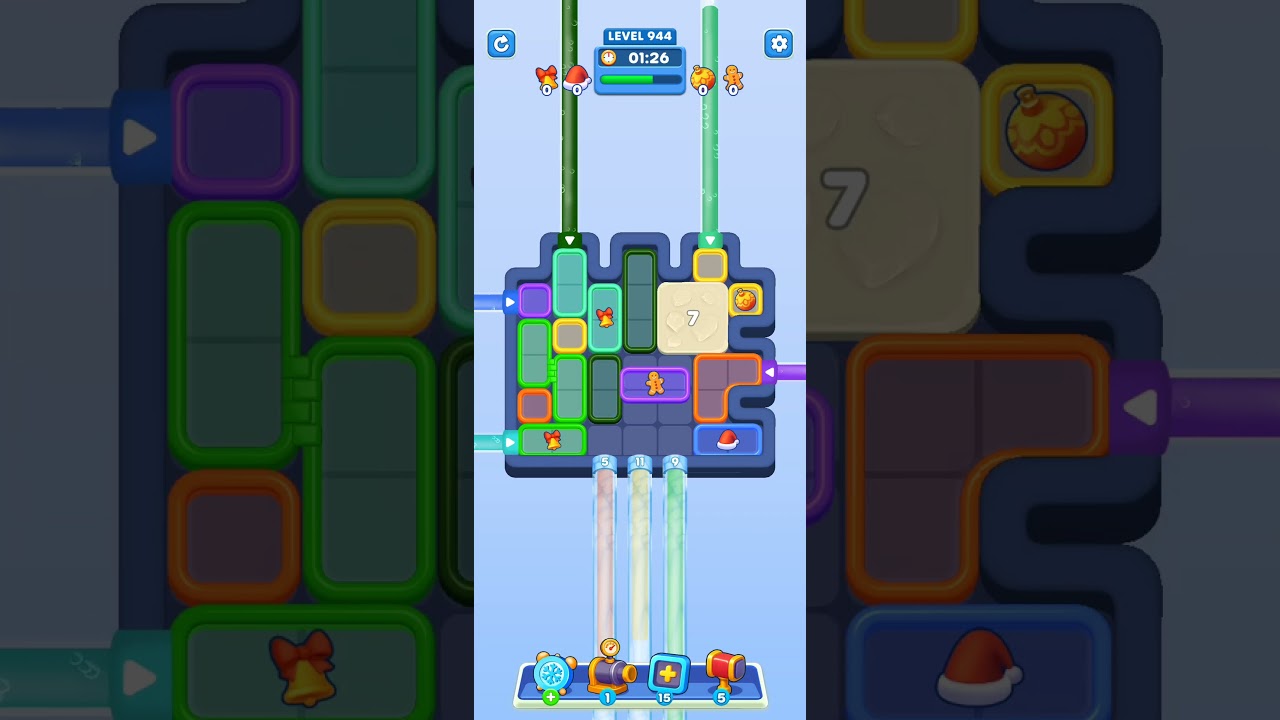Viewport: 1280px width, 720px height.
Task: Select the LEVEL 944 banner
Action: (x=639, y=36)
